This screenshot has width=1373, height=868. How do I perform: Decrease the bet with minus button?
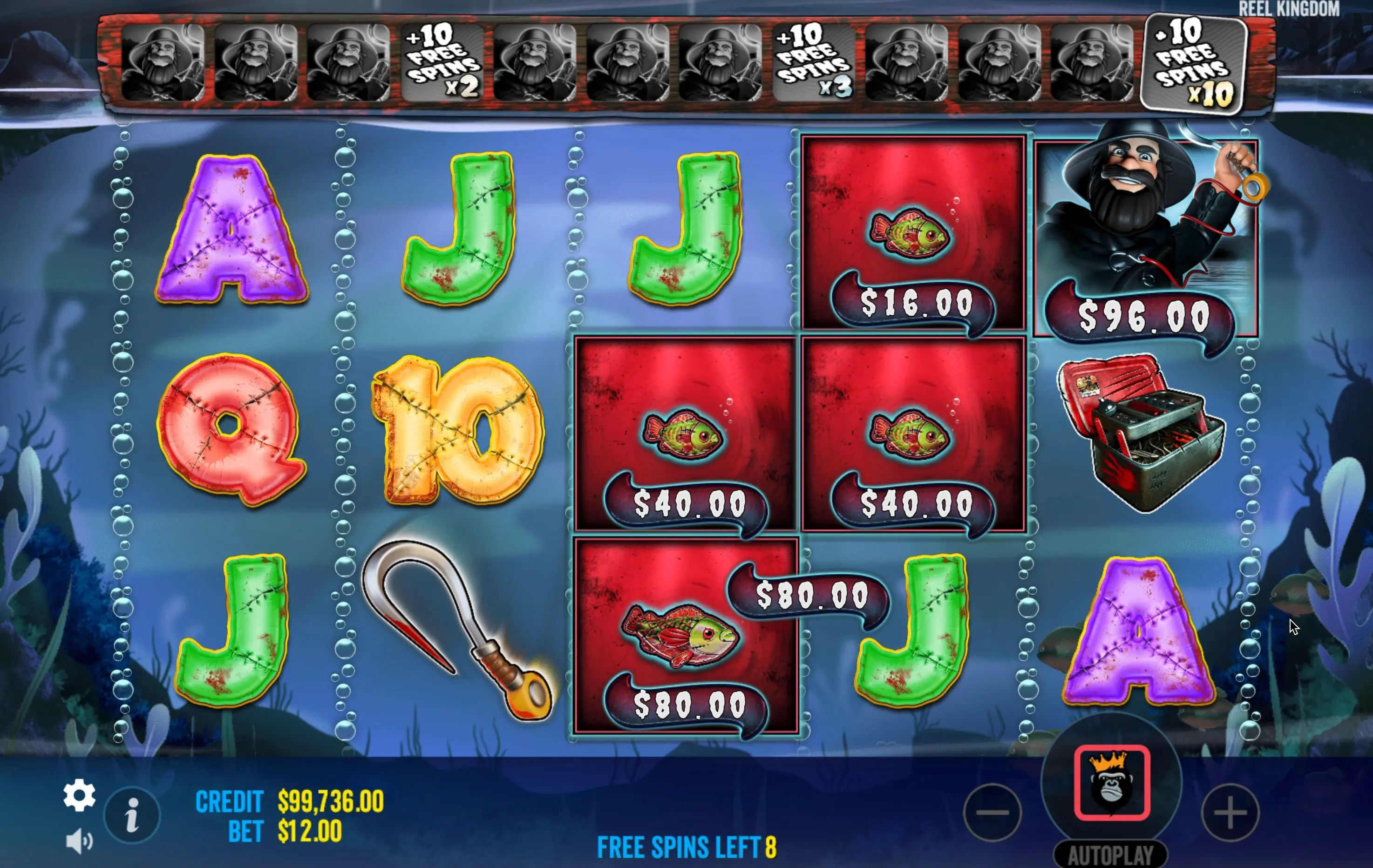tap(992, 813)
